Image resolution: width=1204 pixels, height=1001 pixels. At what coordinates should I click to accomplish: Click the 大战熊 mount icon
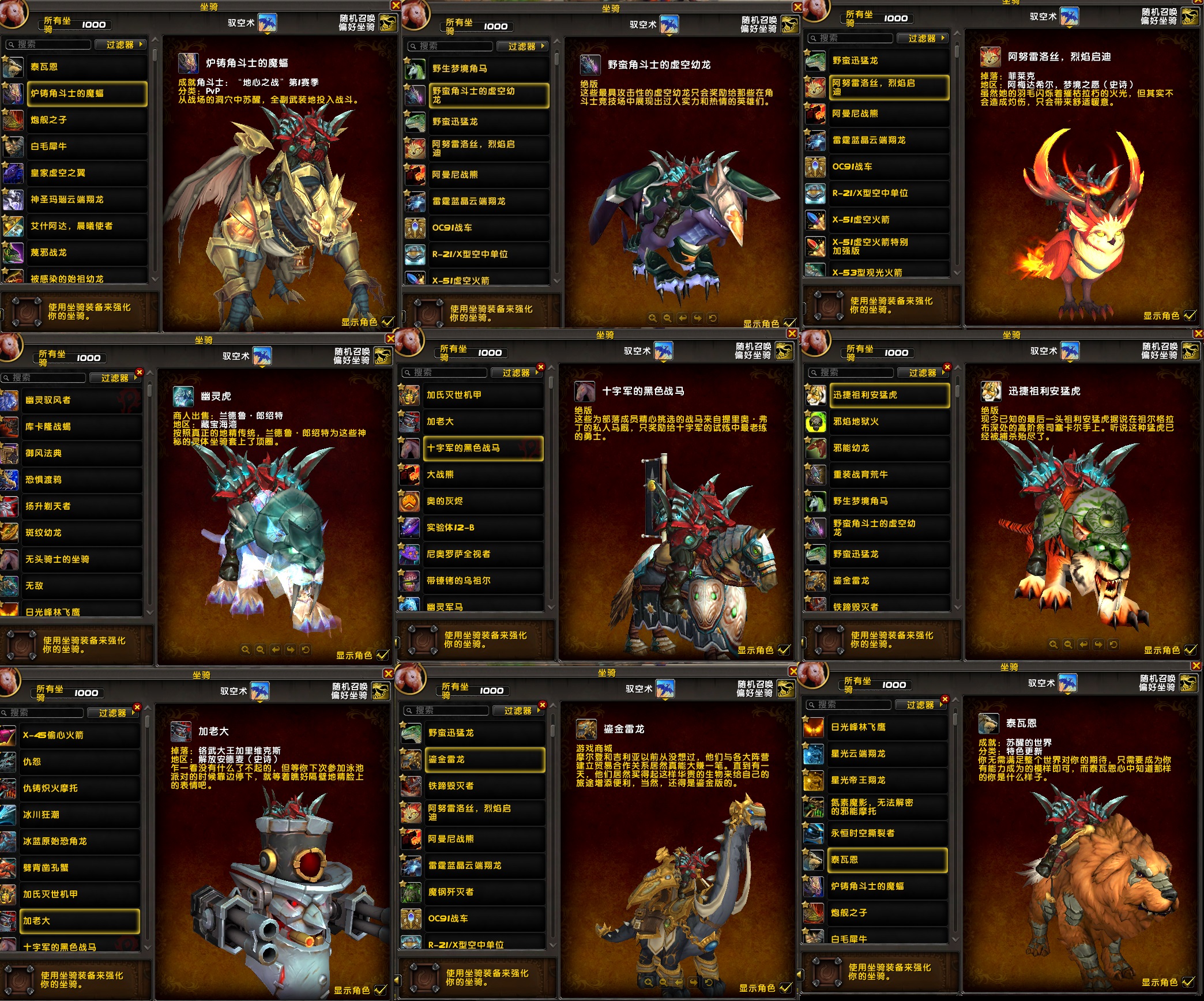tap(409, 475)
